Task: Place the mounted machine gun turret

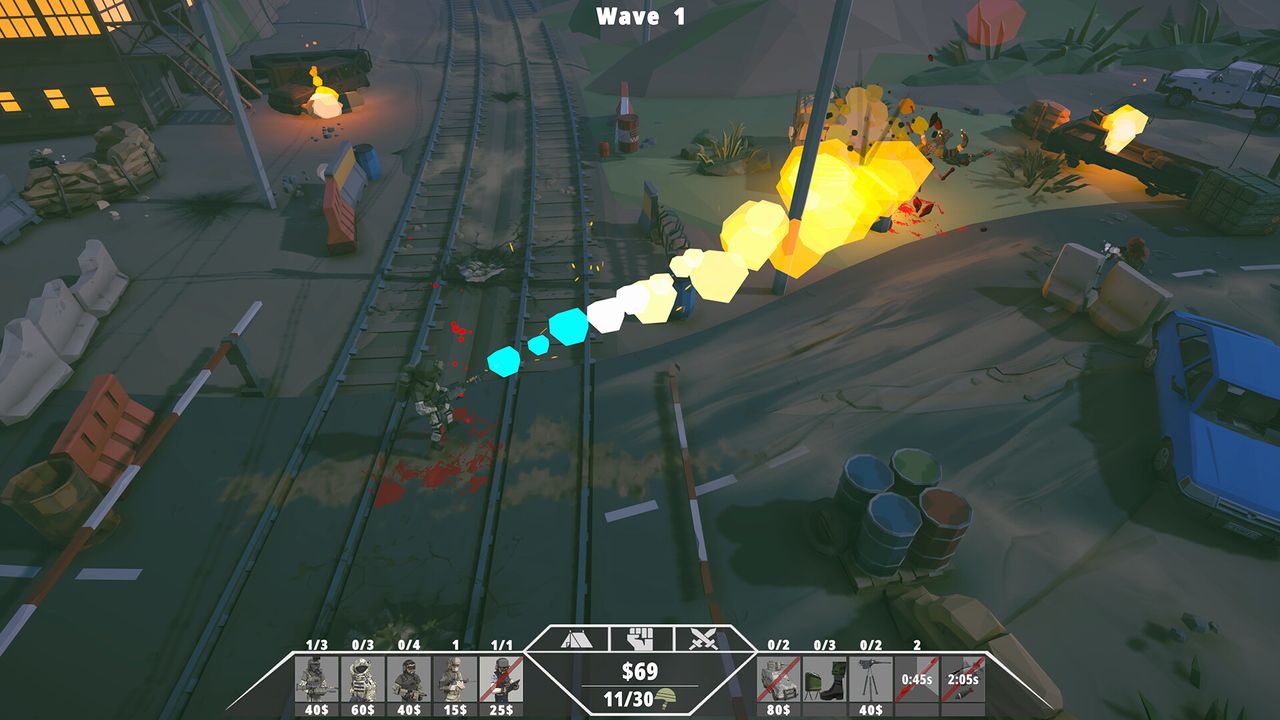Action: click(872, 679)
